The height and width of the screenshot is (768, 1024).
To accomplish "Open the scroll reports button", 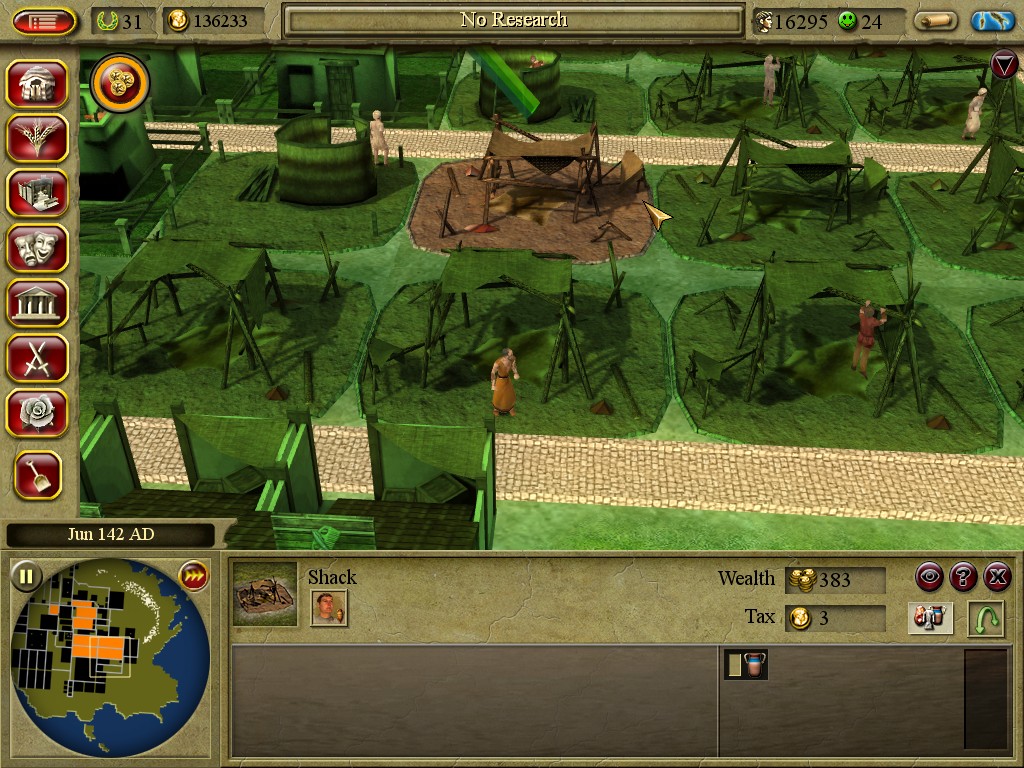I will point(936,21).
